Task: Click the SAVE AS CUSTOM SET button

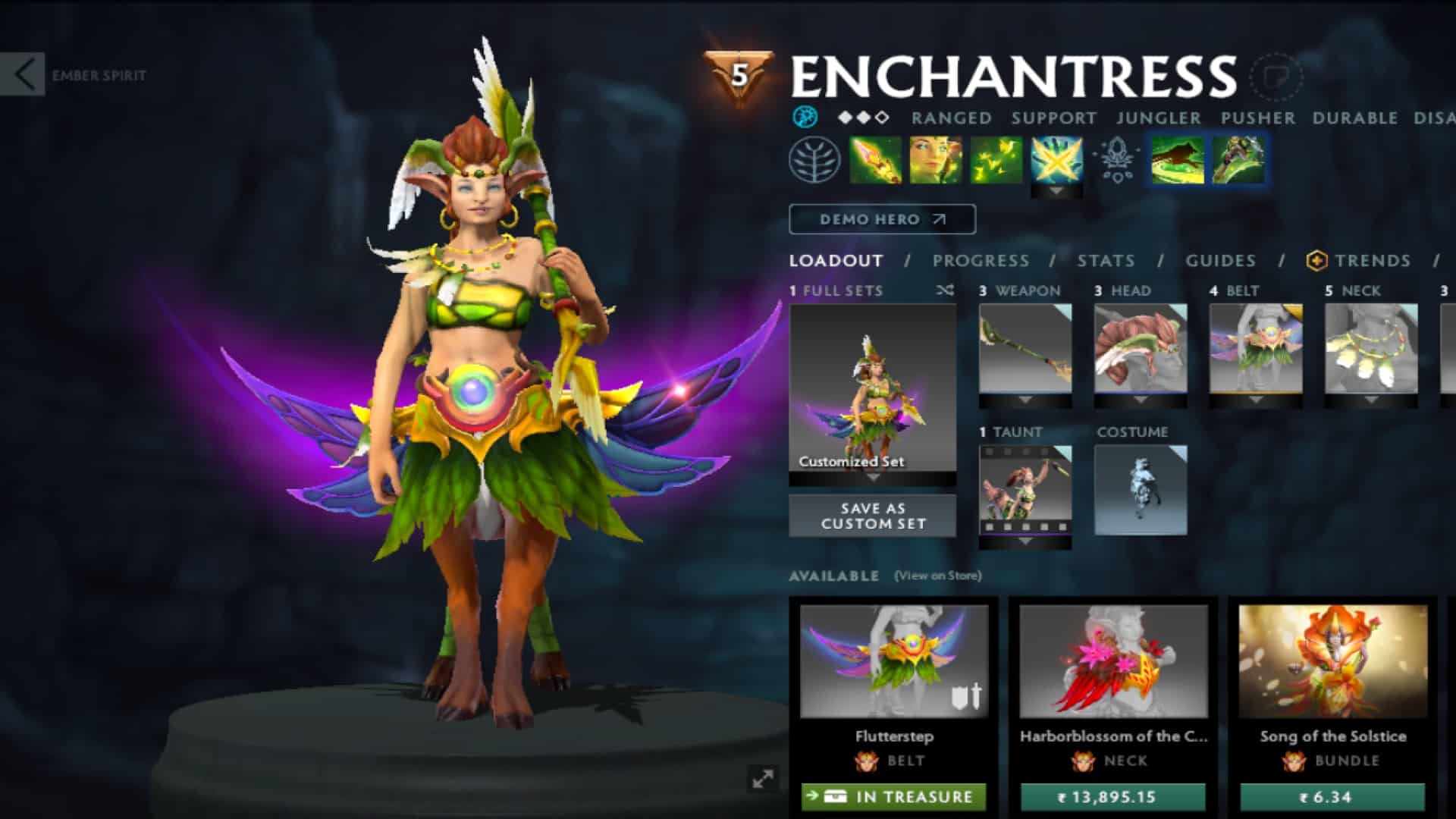Action: point(872,515)
